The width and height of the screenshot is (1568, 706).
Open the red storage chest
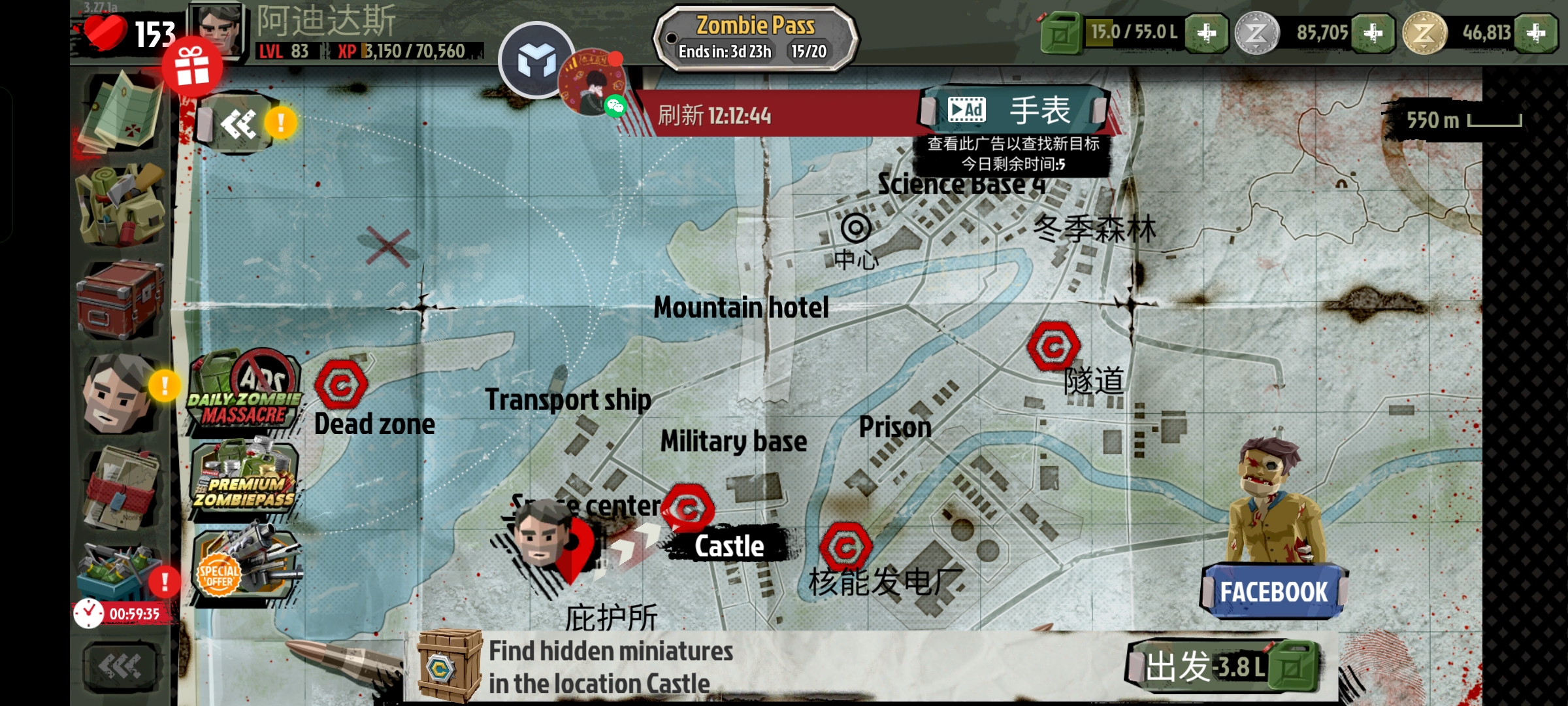point(121,299)
